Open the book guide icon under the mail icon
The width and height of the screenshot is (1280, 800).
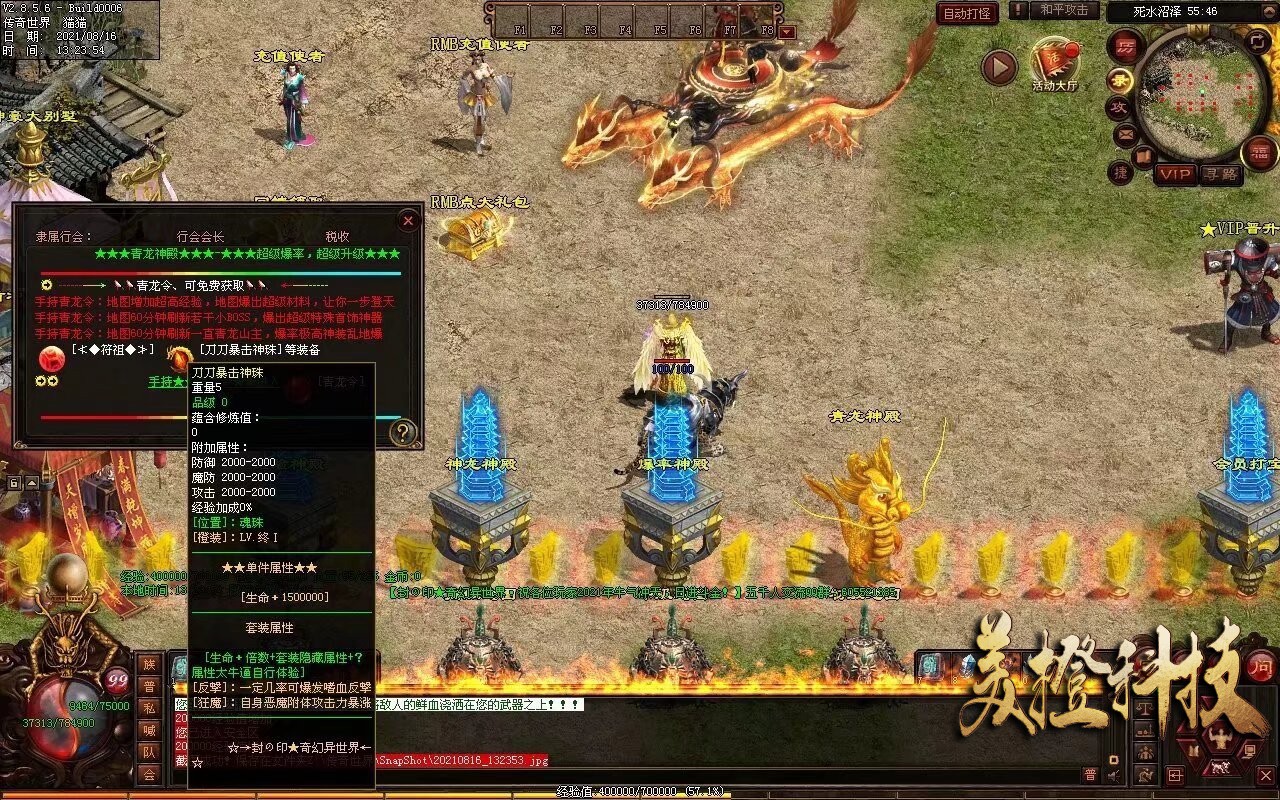[1144, 155]
